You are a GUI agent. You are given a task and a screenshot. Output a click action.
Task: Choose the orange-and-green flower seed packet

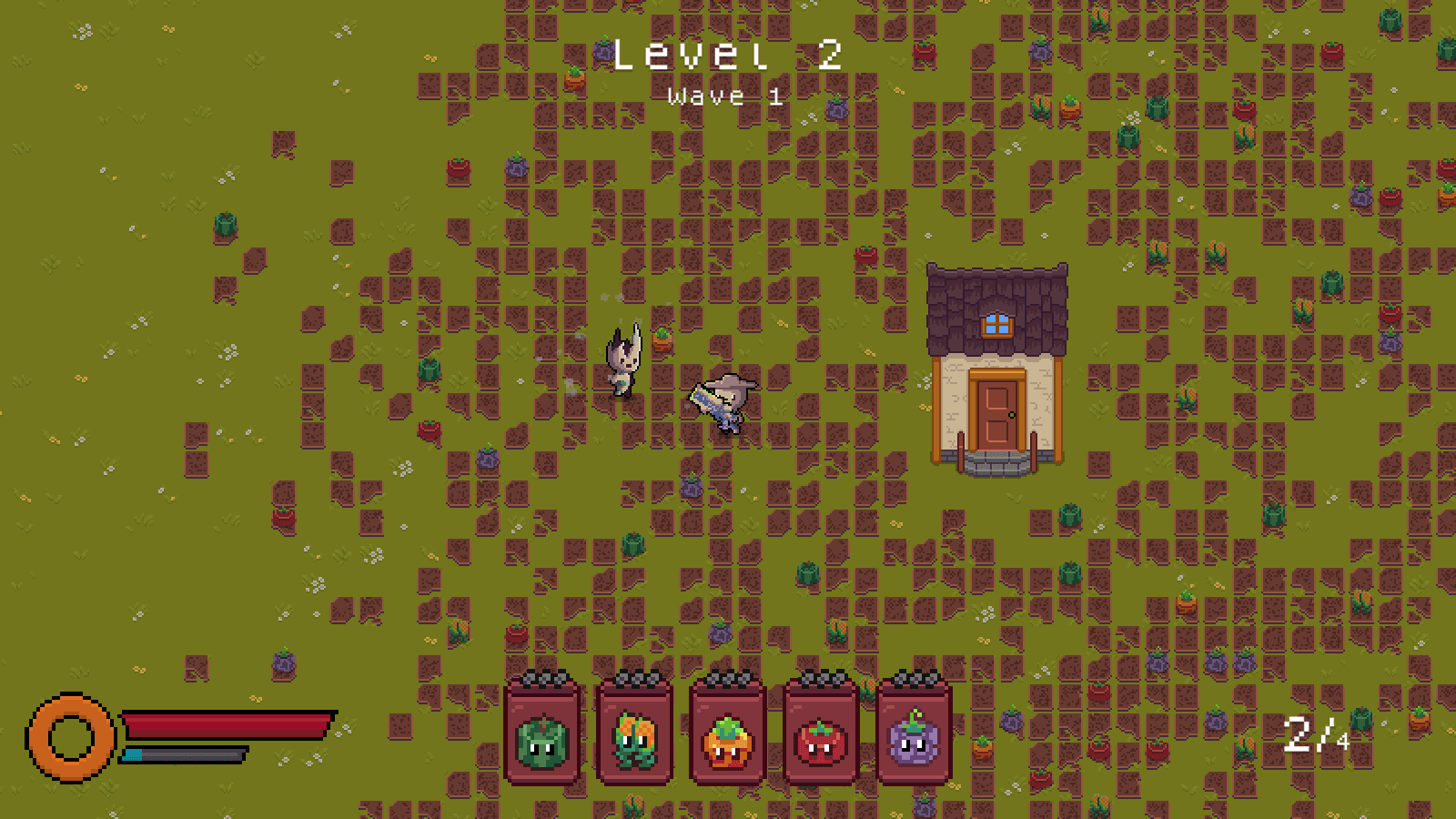tap(635, 732)
